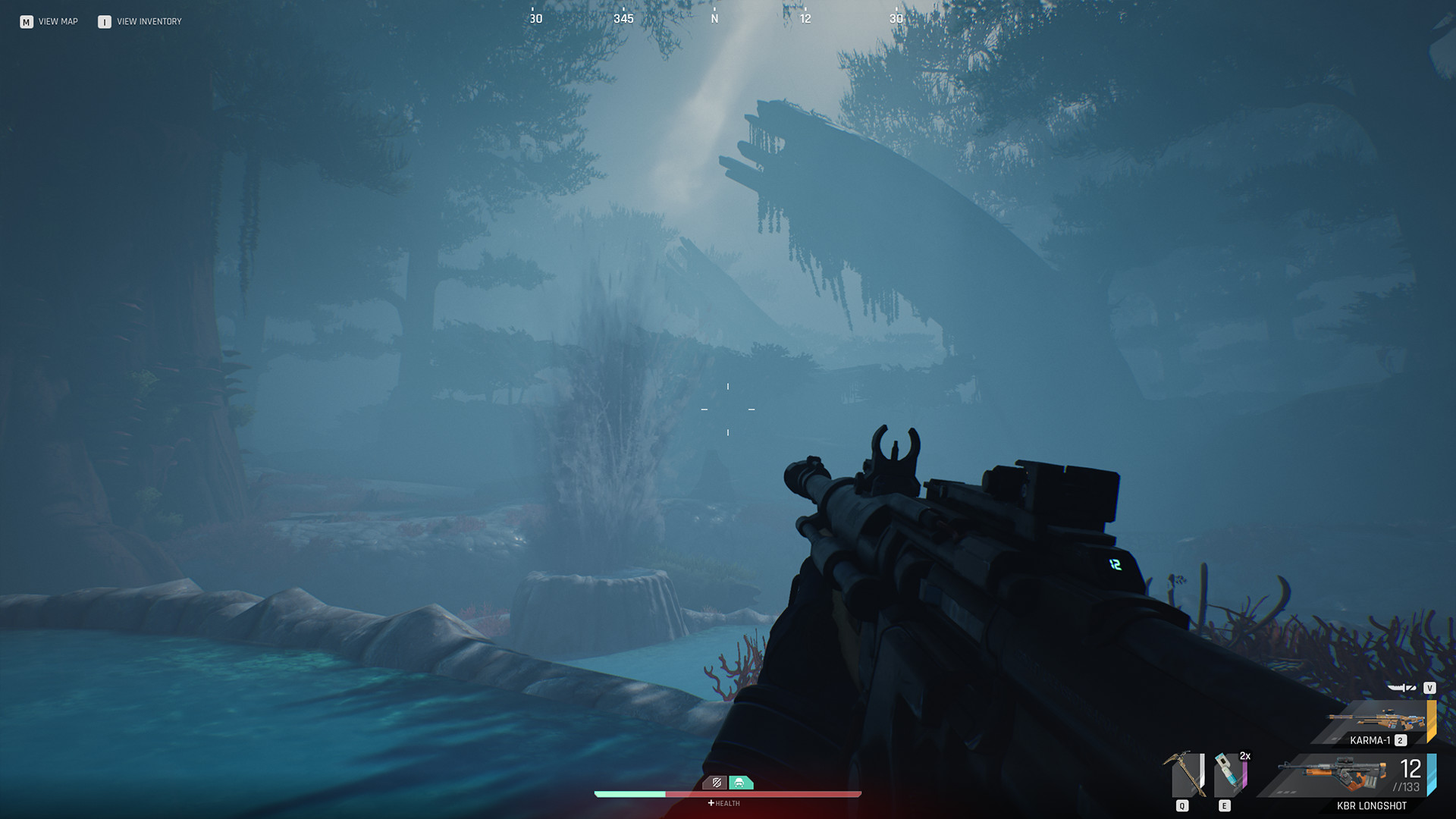
Task: Use the medkit item in the E slot
Action: [x=1228, y=773]
